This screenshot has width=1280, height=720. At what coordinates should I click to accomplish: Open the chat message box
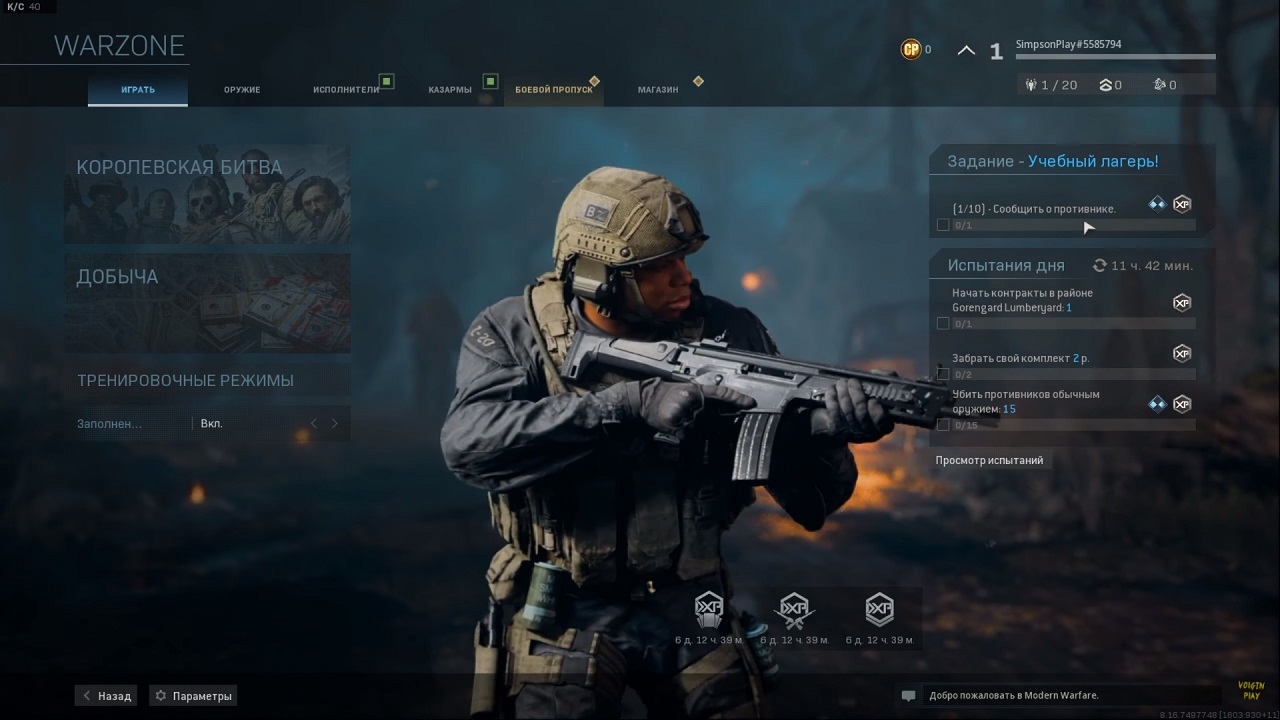[x=1043, y=696]
